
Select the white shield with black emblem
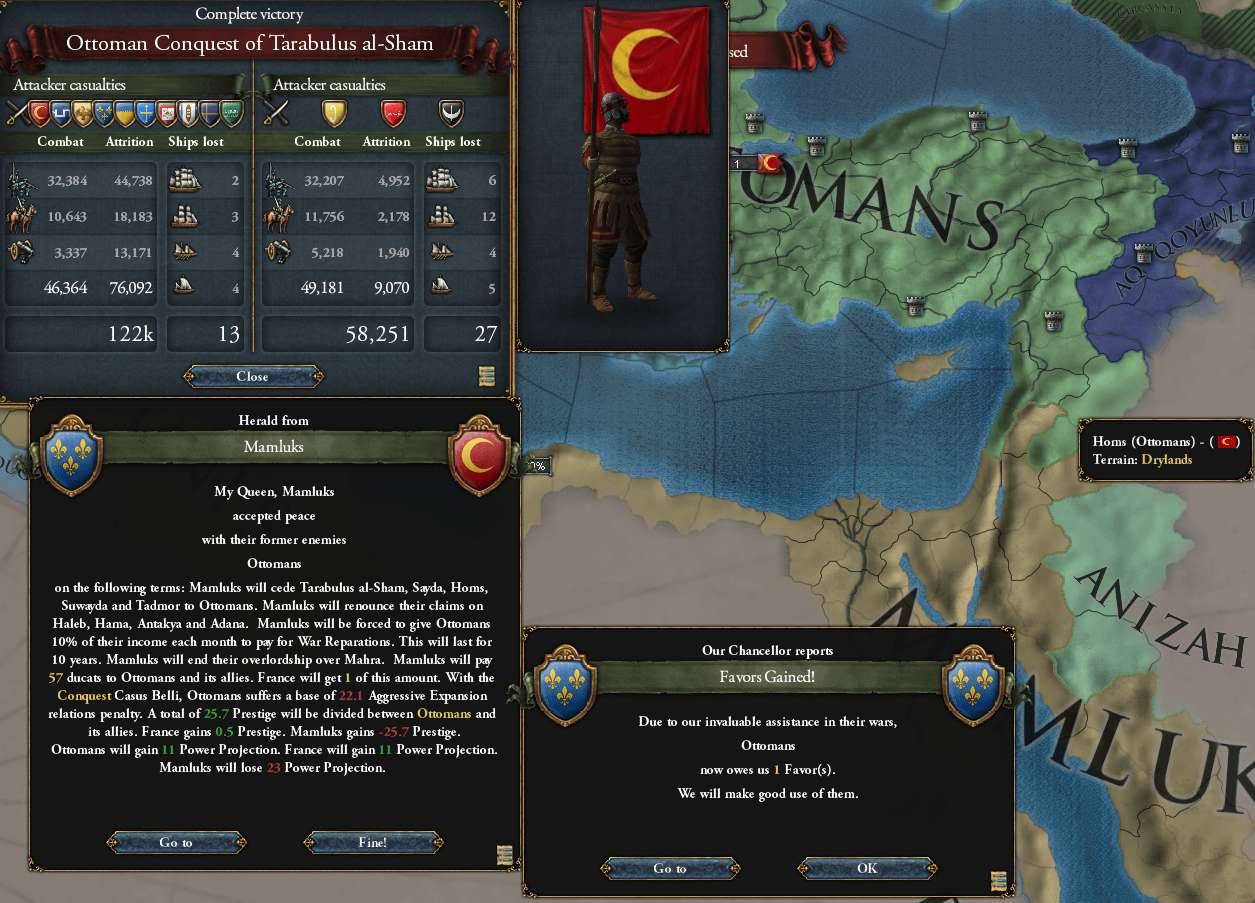pyautogui.click(x=452, y=113)
